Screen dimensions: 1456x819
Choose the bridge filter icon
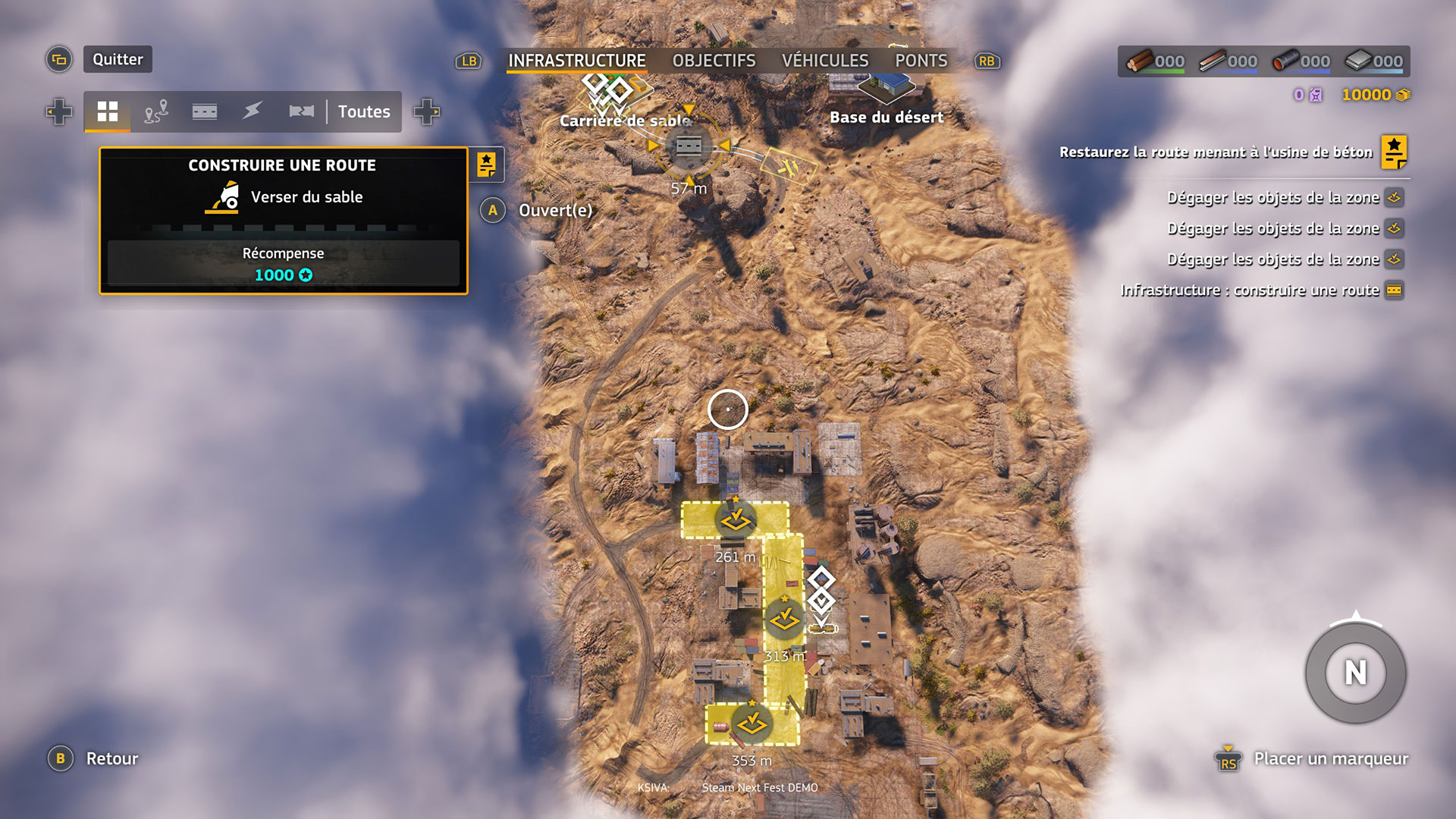pos(301,111)
